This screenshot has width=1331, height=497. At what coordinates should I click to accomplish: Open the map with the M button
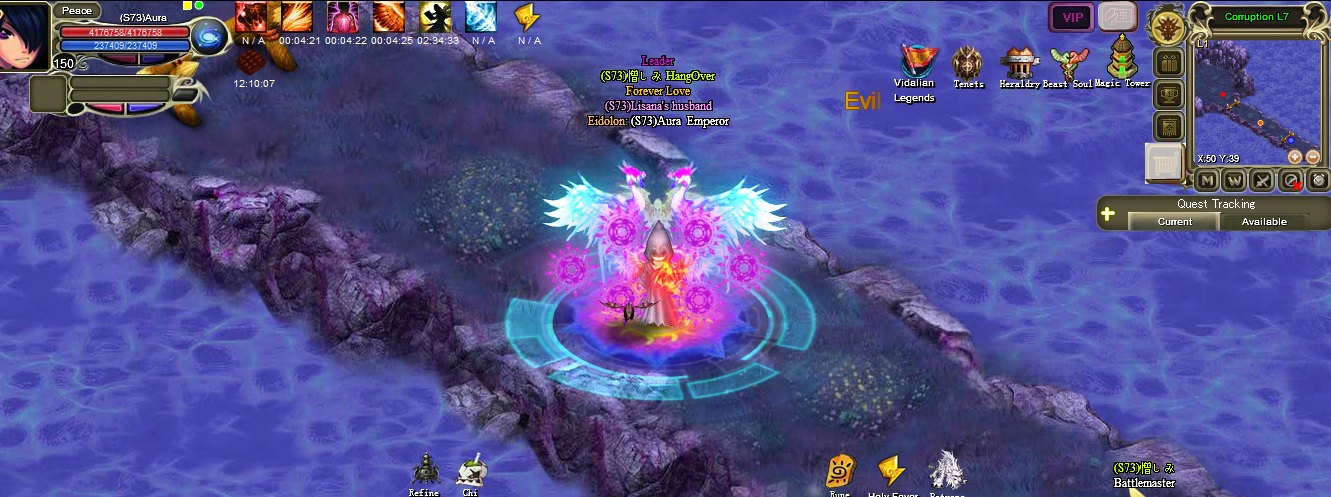(1207, 180)
